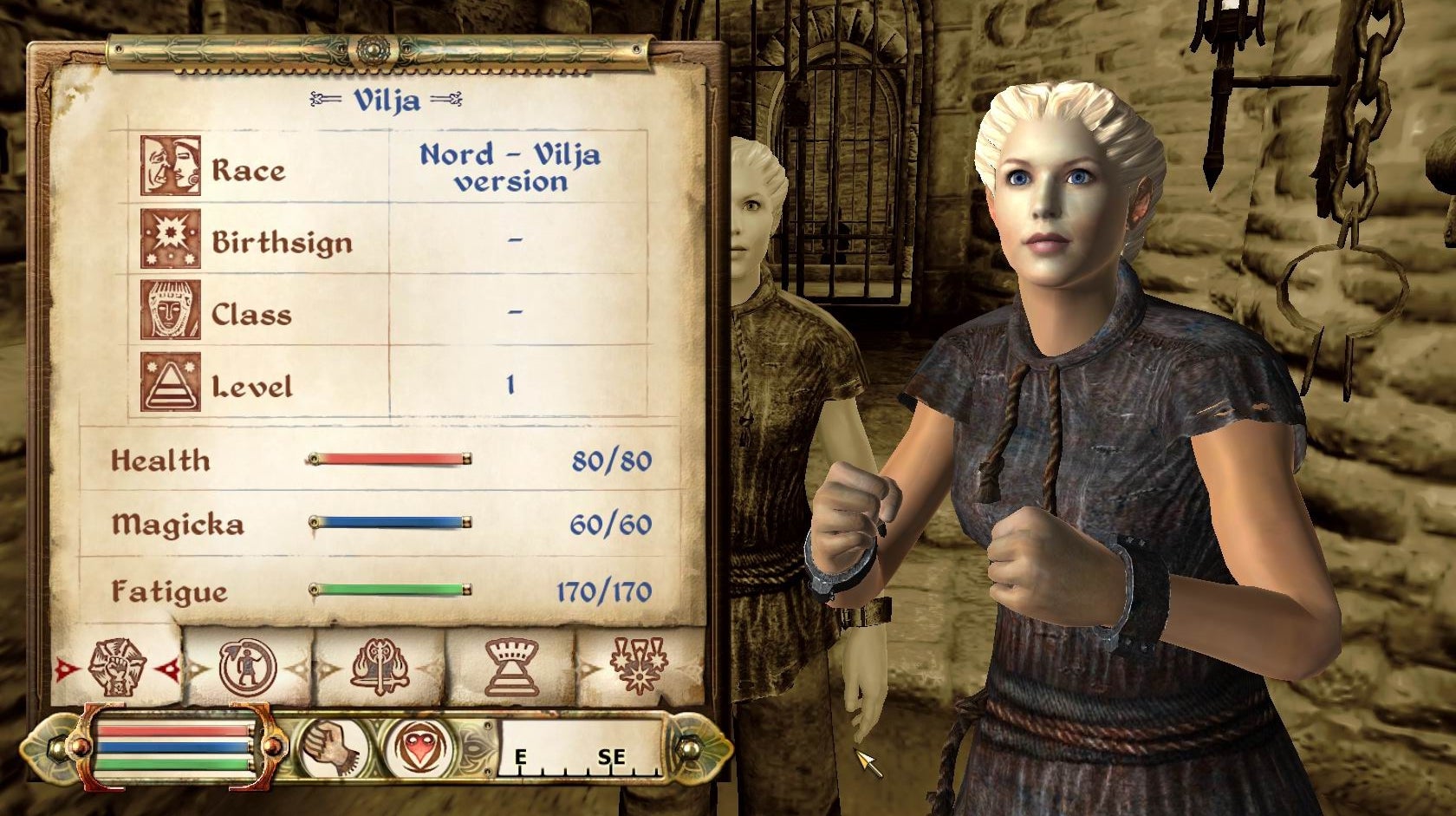Select the Birthsign row star icon
The height and width of the screenshot is (816, 1456).
(171, 238)
